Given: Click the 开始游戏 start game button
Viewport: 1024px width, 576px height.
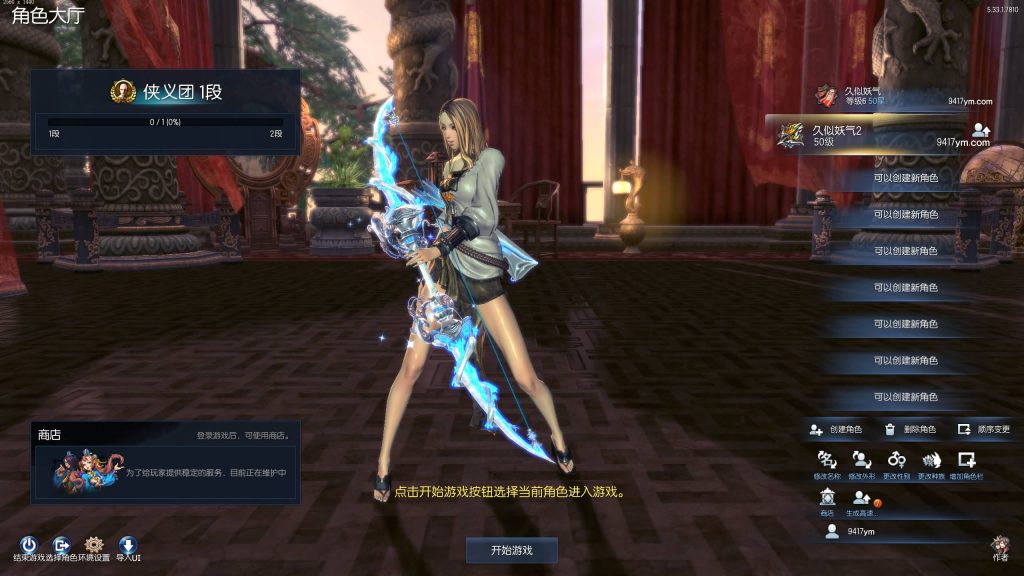Looking at the screenshot, I should (511, 550).
